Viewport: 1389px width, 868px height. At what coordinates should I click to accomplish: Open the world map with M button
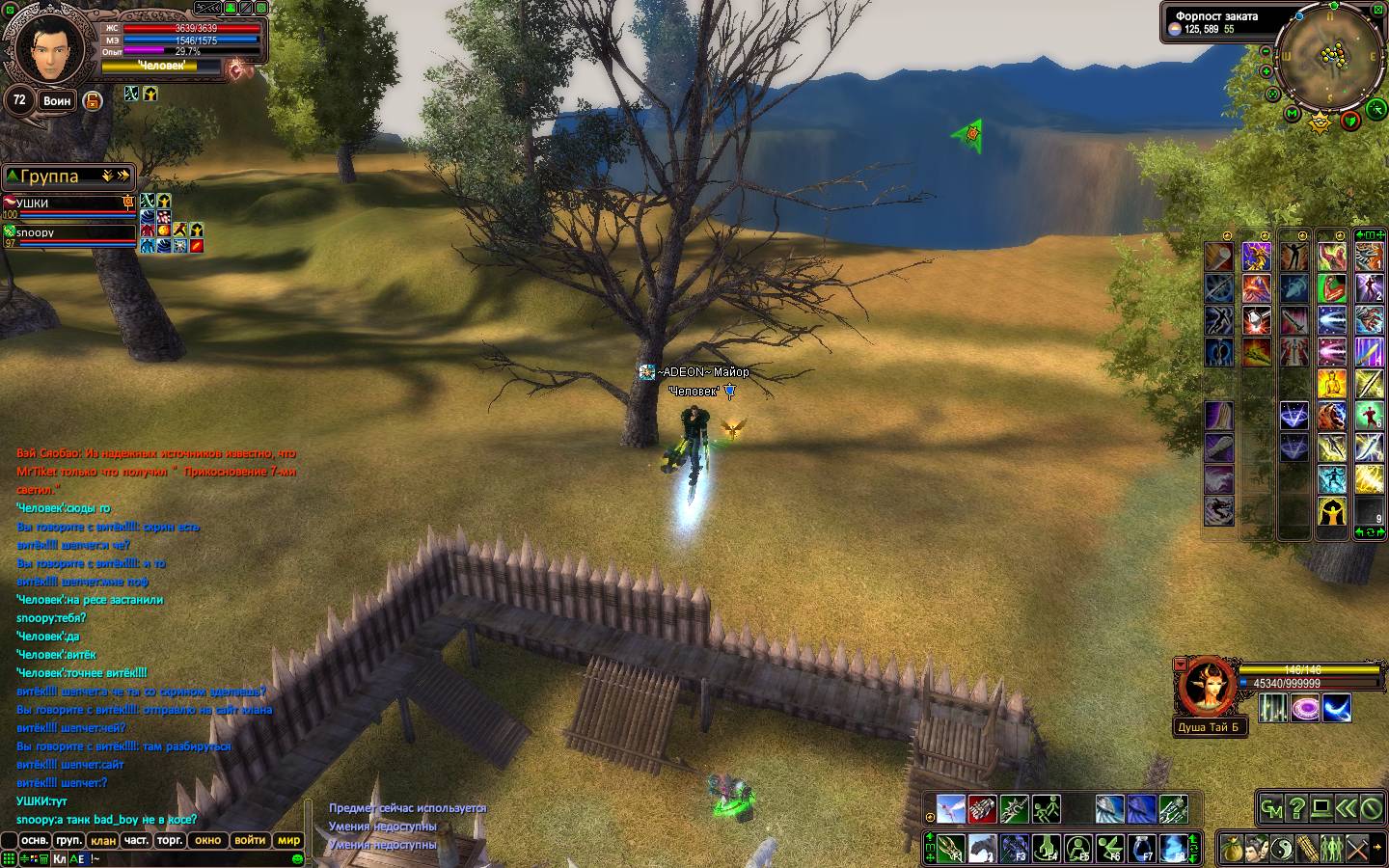(x=1294, y=114)
